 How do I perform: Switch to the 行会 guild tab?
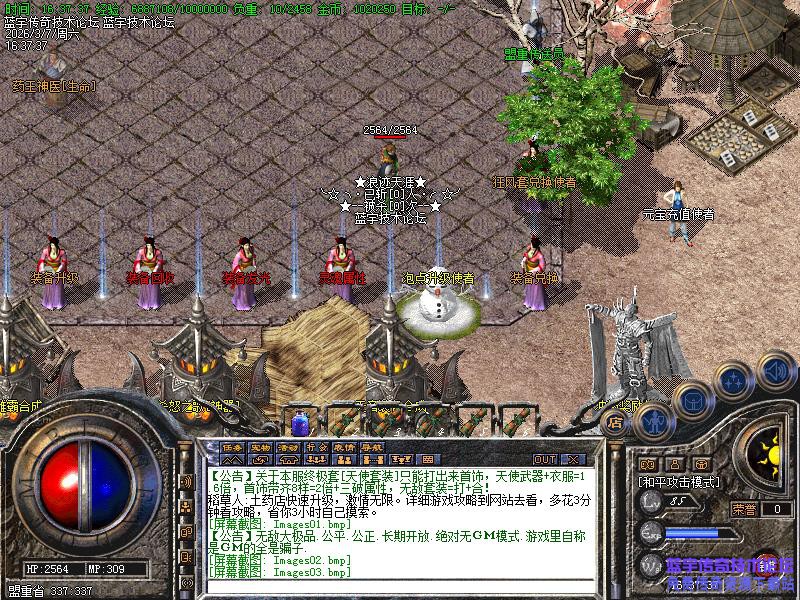tap(316, 446)
